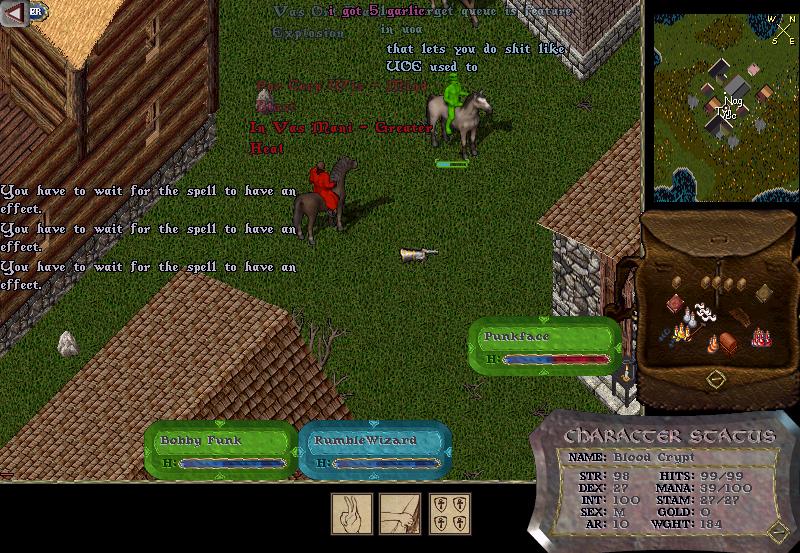
Task: Pick the red spellbook in the backpack
Action: pos(676,304)
